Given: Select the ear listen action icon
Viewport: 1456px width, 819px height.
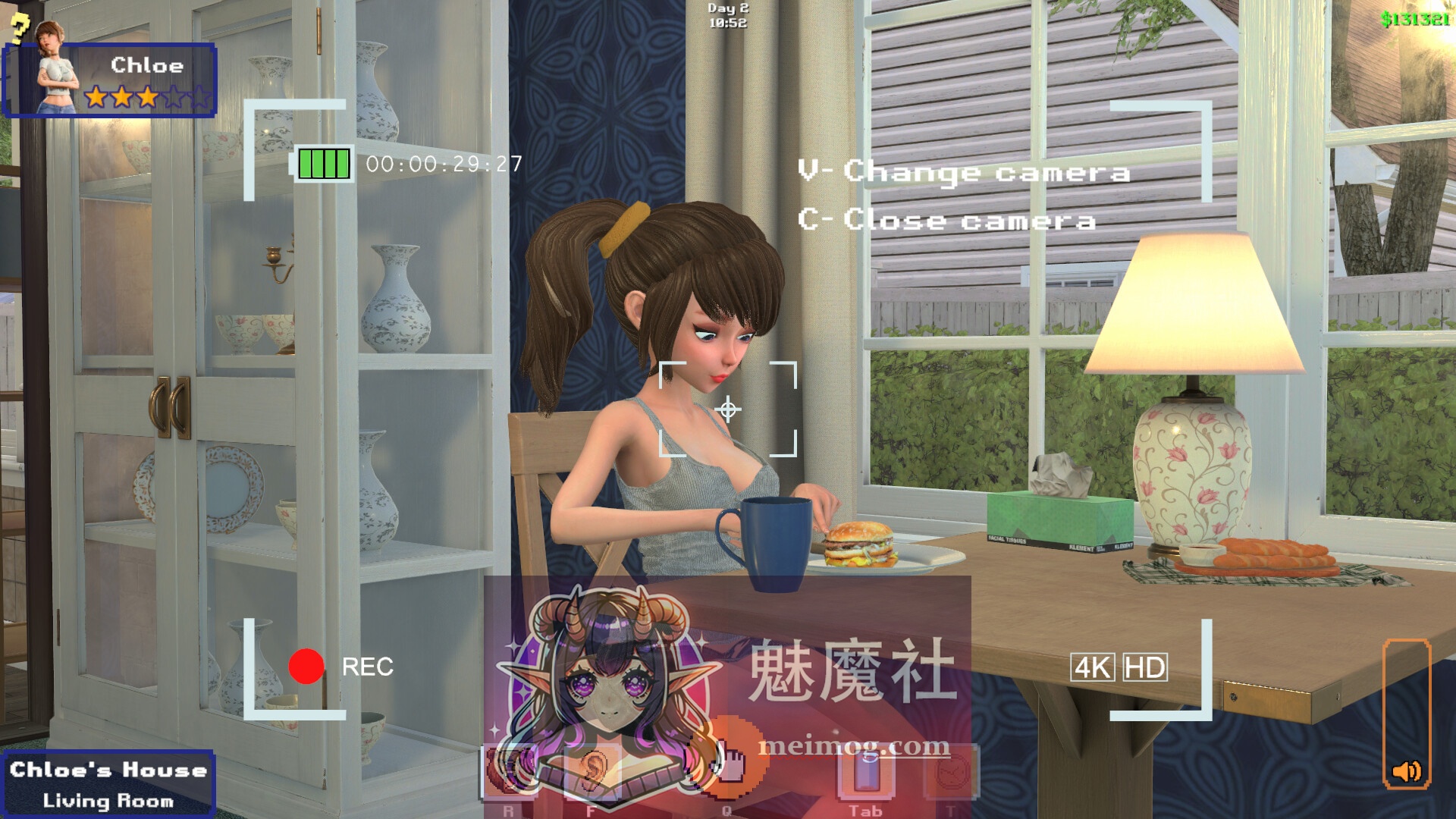Looking at the screenshot, I should (x=592, y=770).
